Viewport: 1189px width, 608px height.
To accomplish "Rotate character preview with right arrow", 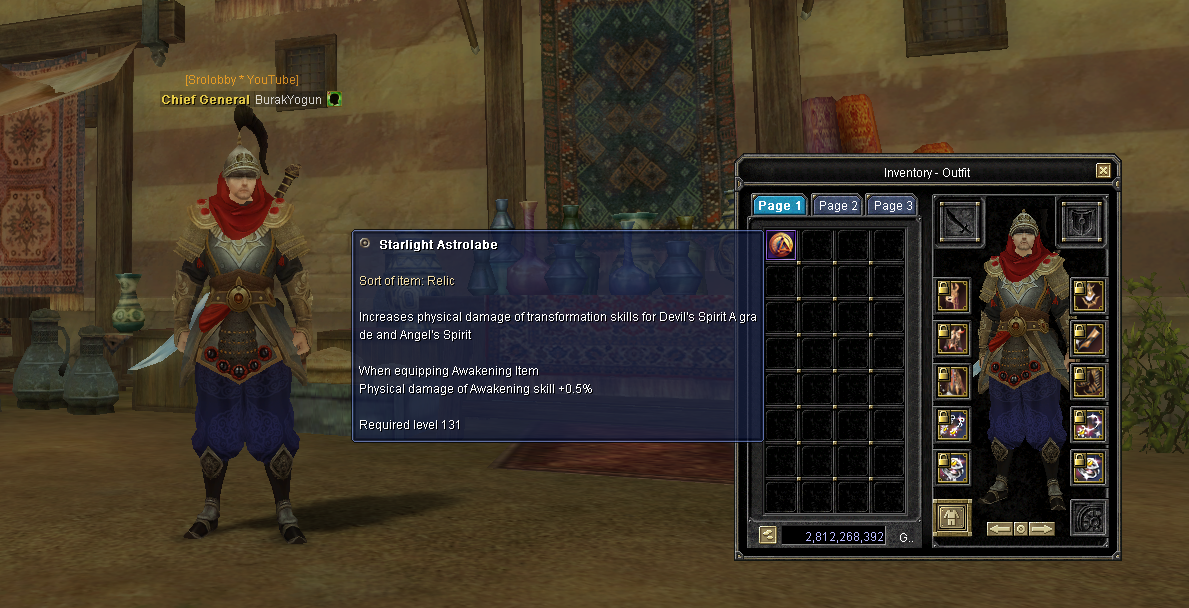I will click(1042, 528).
